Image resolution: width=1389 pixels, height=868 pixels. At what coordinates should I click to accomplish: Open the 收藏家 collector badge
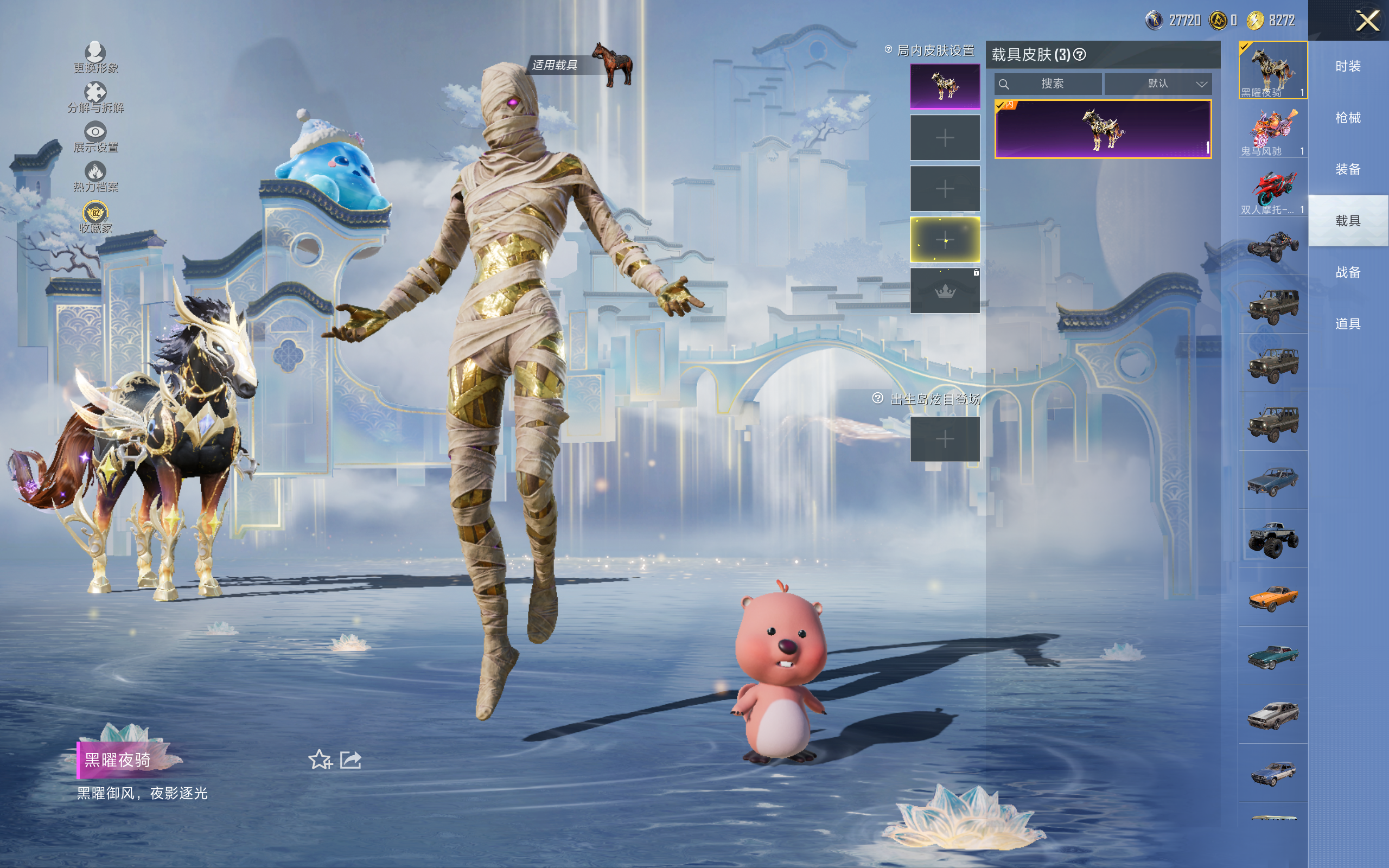point(95,217)
